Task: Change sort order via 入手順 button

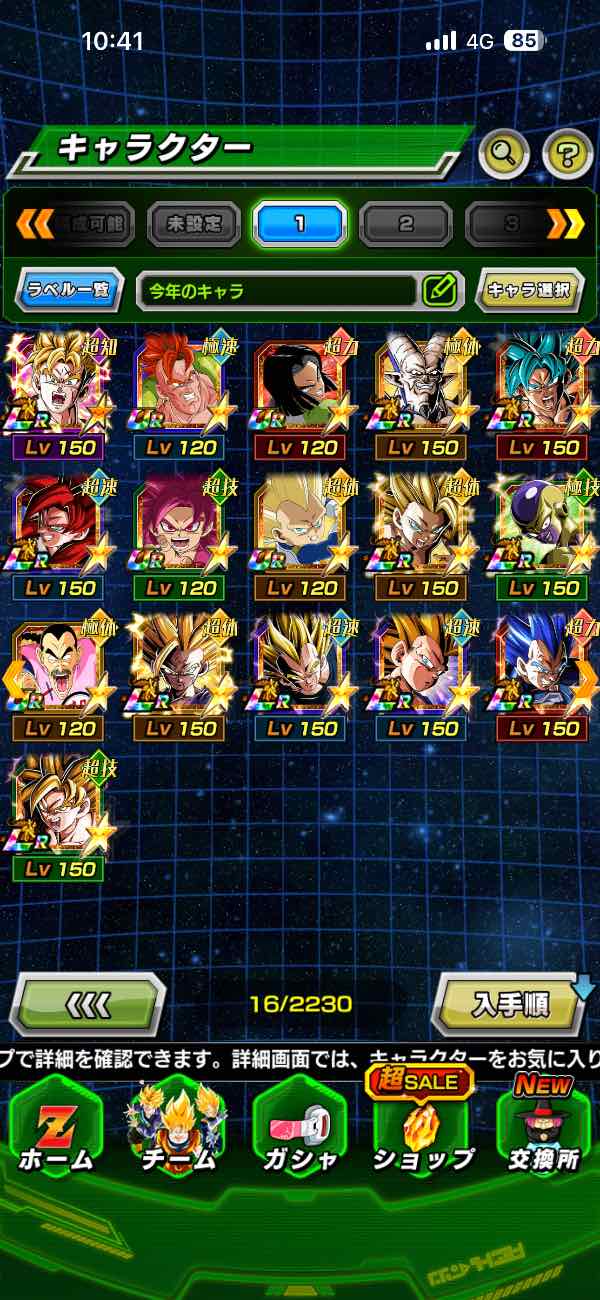Action: [x=508, y=1004]
